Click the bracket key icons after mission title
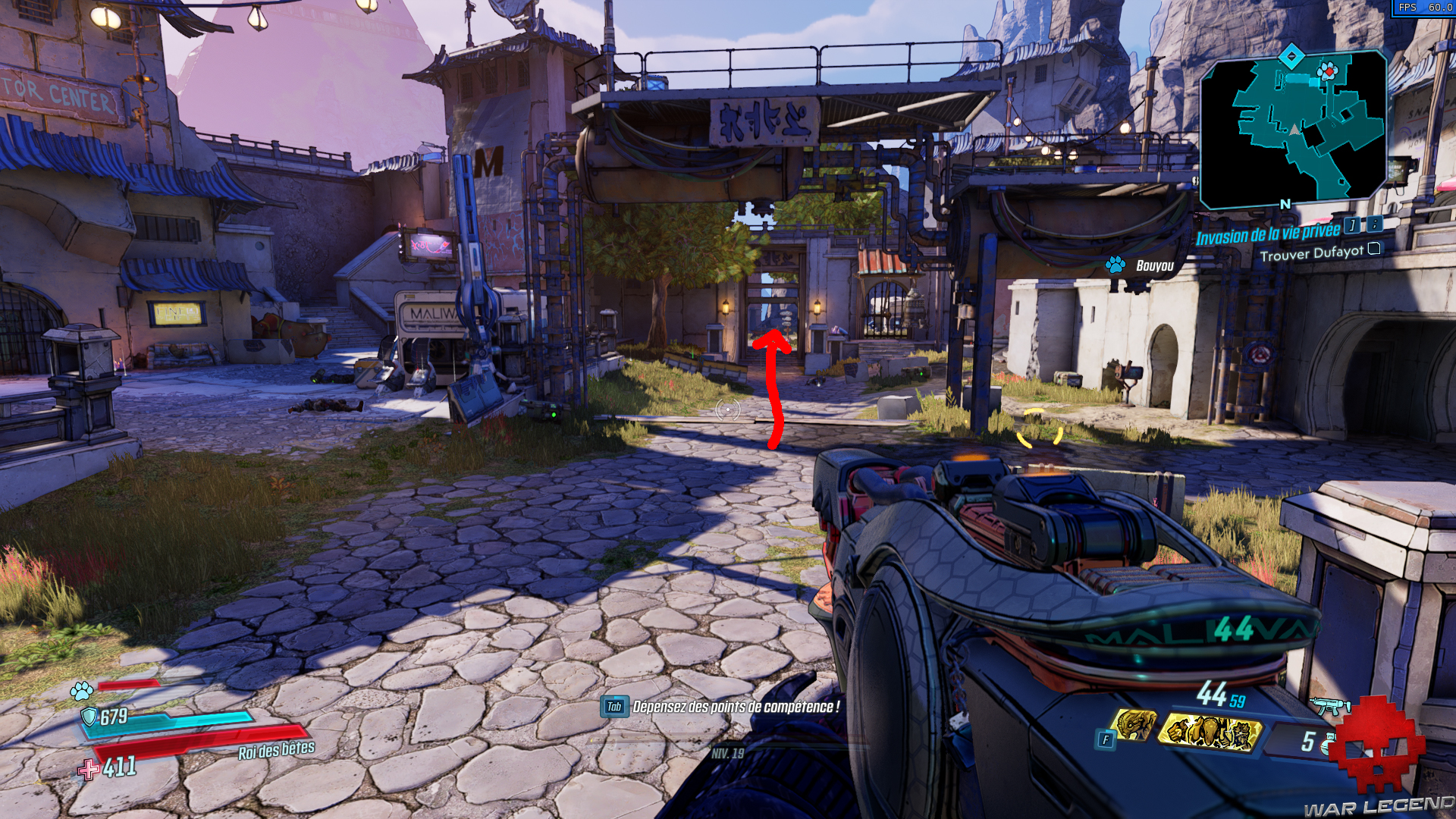The width and height of the screenshot is (1456, 819). [1357, 226]
